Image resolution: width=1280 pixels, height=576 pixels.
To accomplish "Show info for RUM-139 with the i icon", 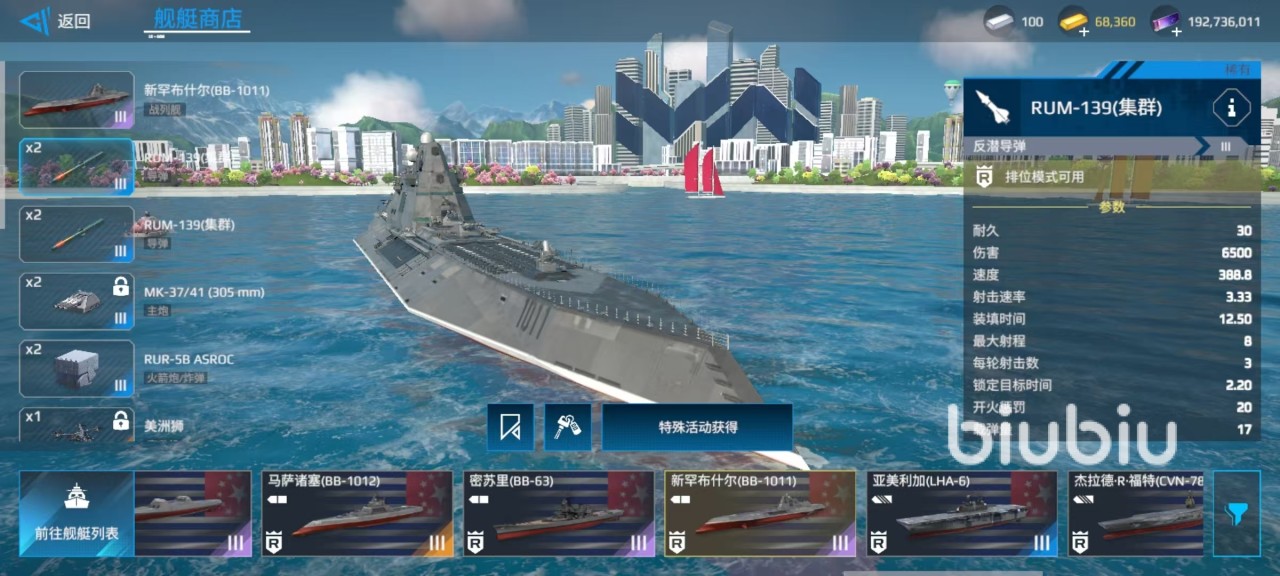I will click(1230, 107).
